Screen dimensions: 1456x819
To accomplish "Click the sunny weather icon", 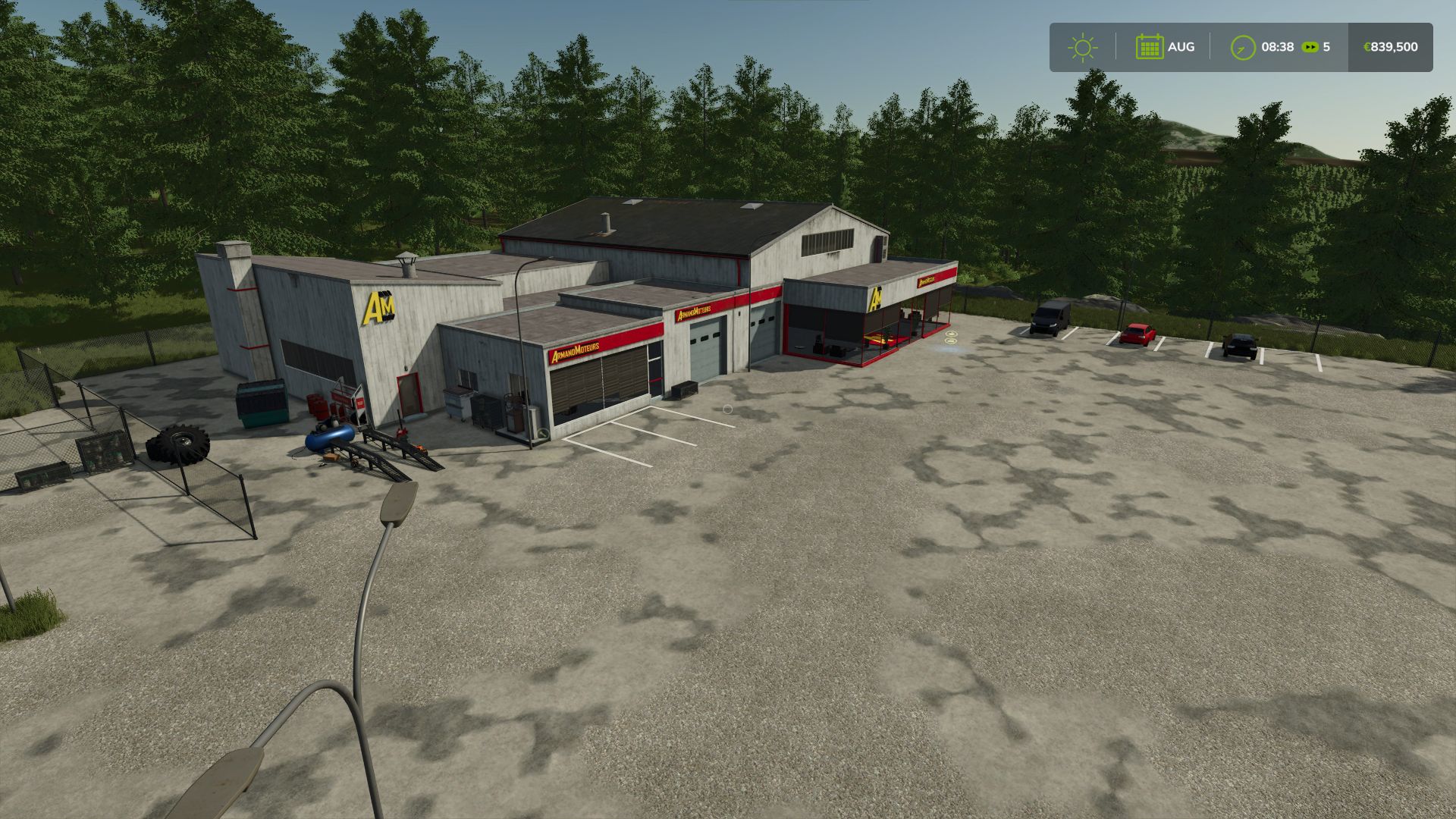I will [1082, 47].
